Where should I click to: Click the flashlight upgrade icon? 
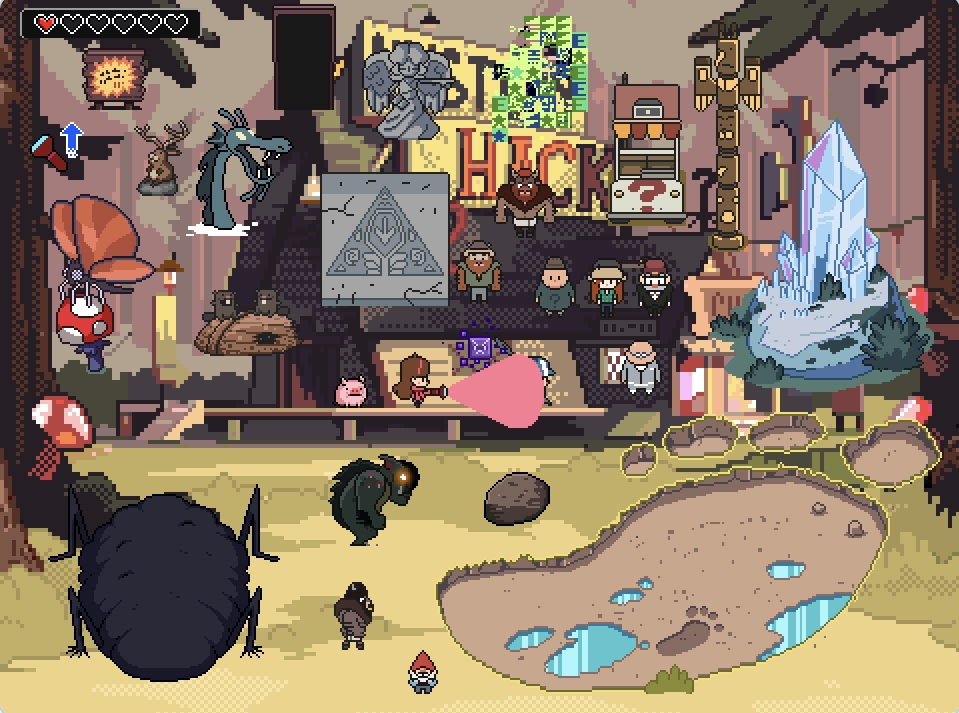pyautogui.click(x=59, y=142)
